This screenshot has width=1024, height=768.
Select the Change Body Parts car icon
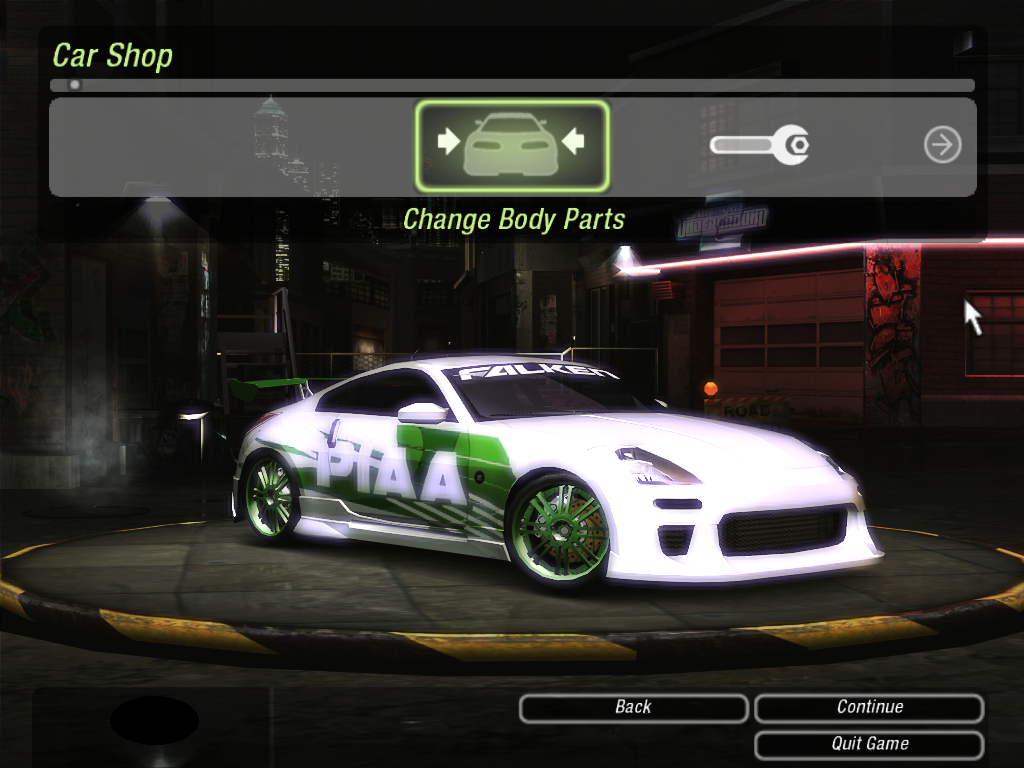pos(511,145)
